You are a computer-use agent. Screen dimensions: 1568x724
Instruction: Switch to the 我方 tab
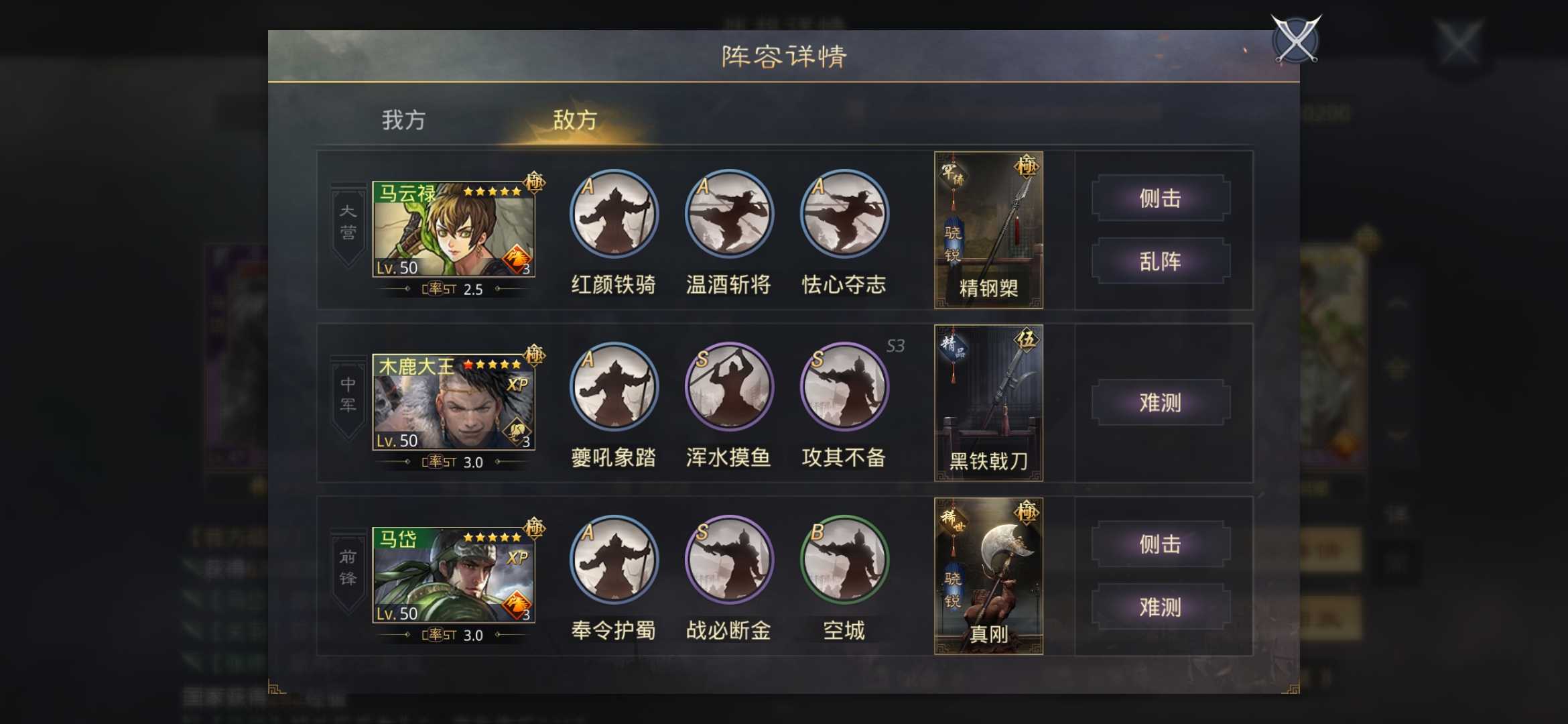[403, 121]
